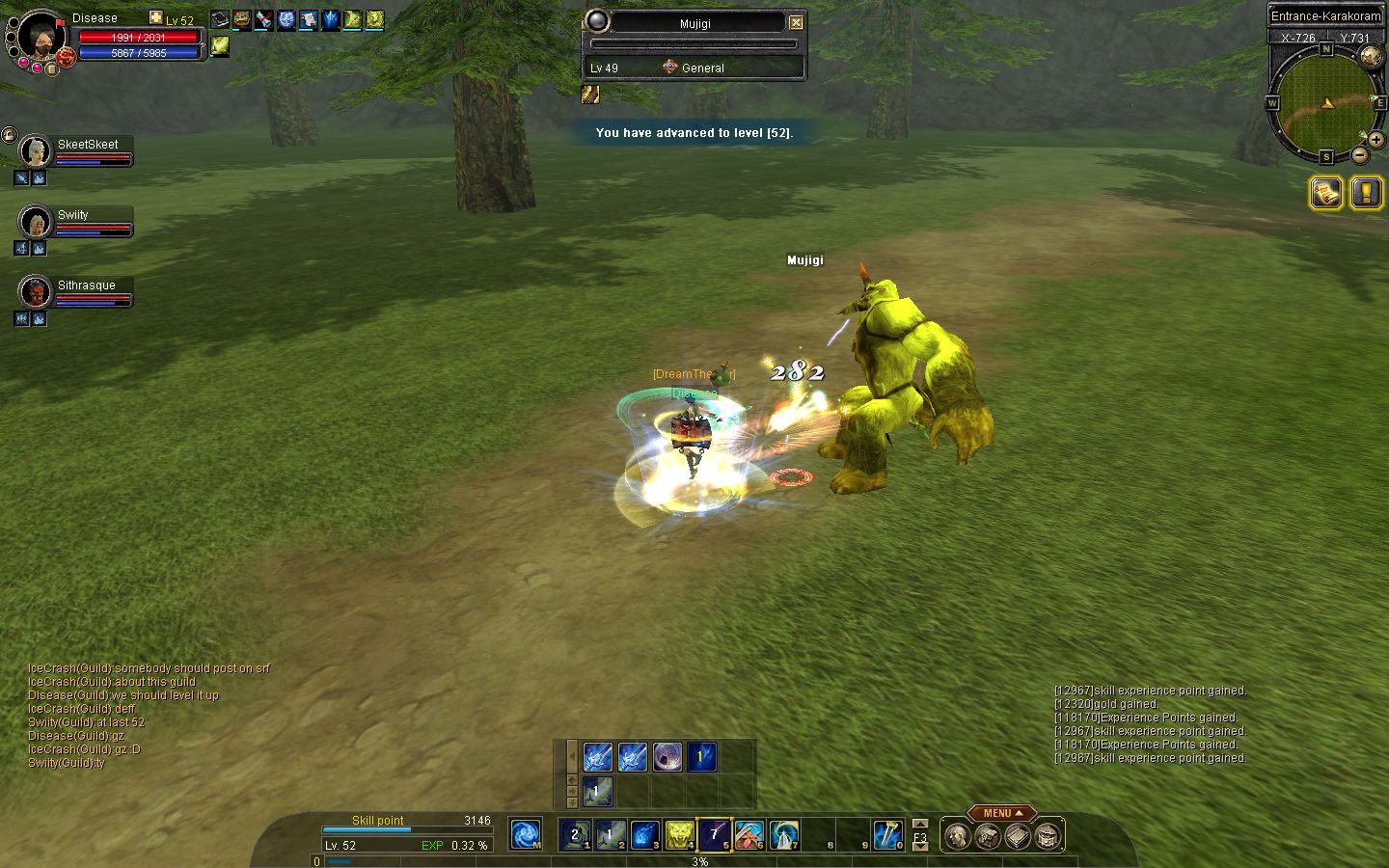
Task: Click the yellow exclamation alert button
Action: coord(1366,193)
